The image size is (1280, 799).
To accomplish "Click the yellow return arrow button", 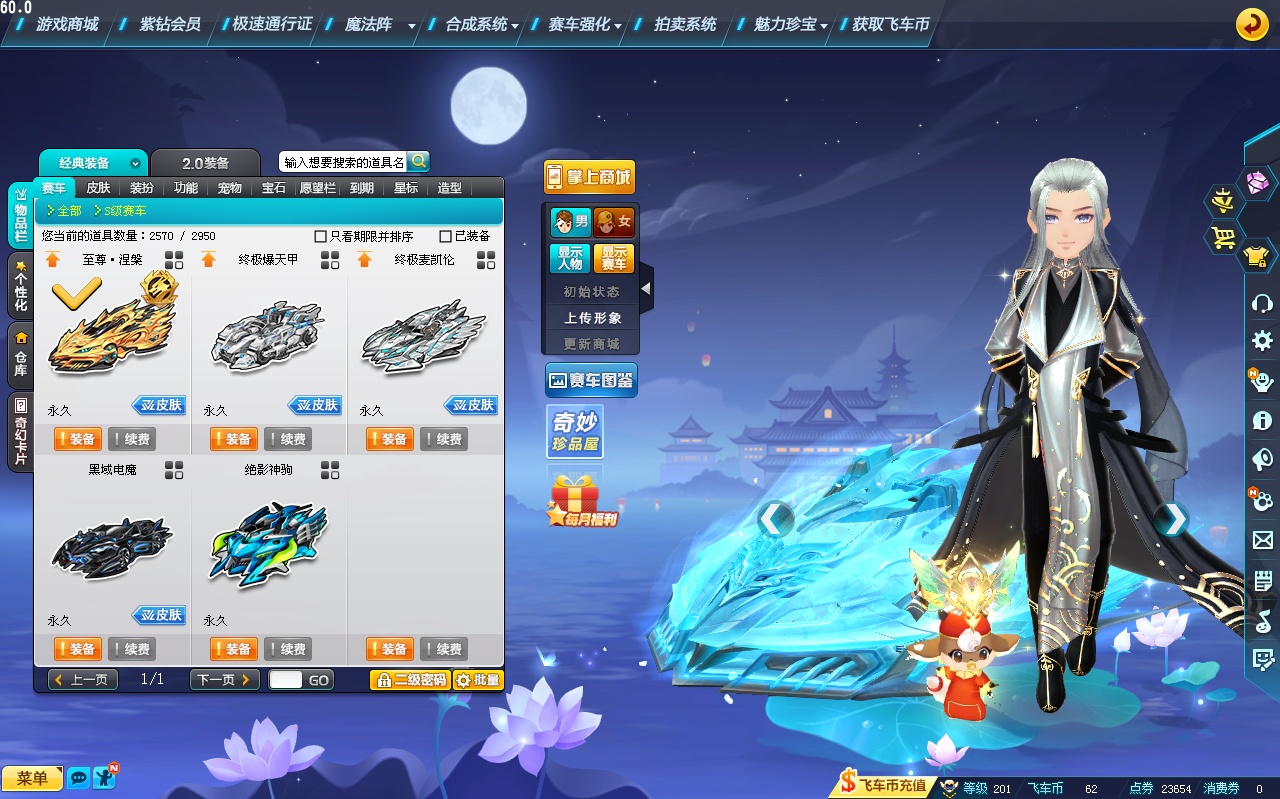I will (x=1252, y=24).
